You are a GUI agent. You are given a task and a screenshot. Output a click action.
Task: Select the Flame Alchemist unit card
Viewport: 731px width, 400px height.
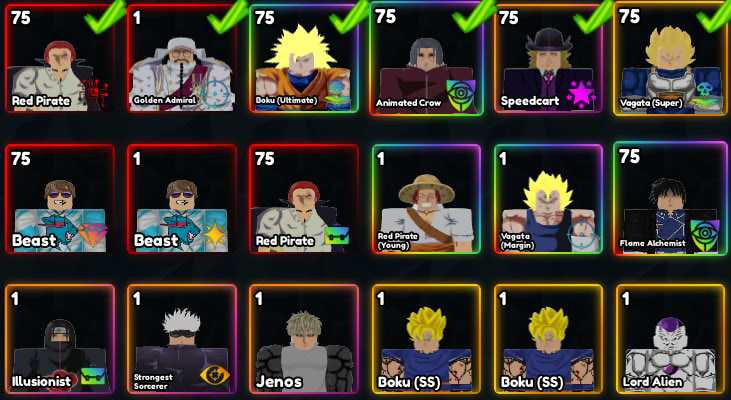click(671, 198)
